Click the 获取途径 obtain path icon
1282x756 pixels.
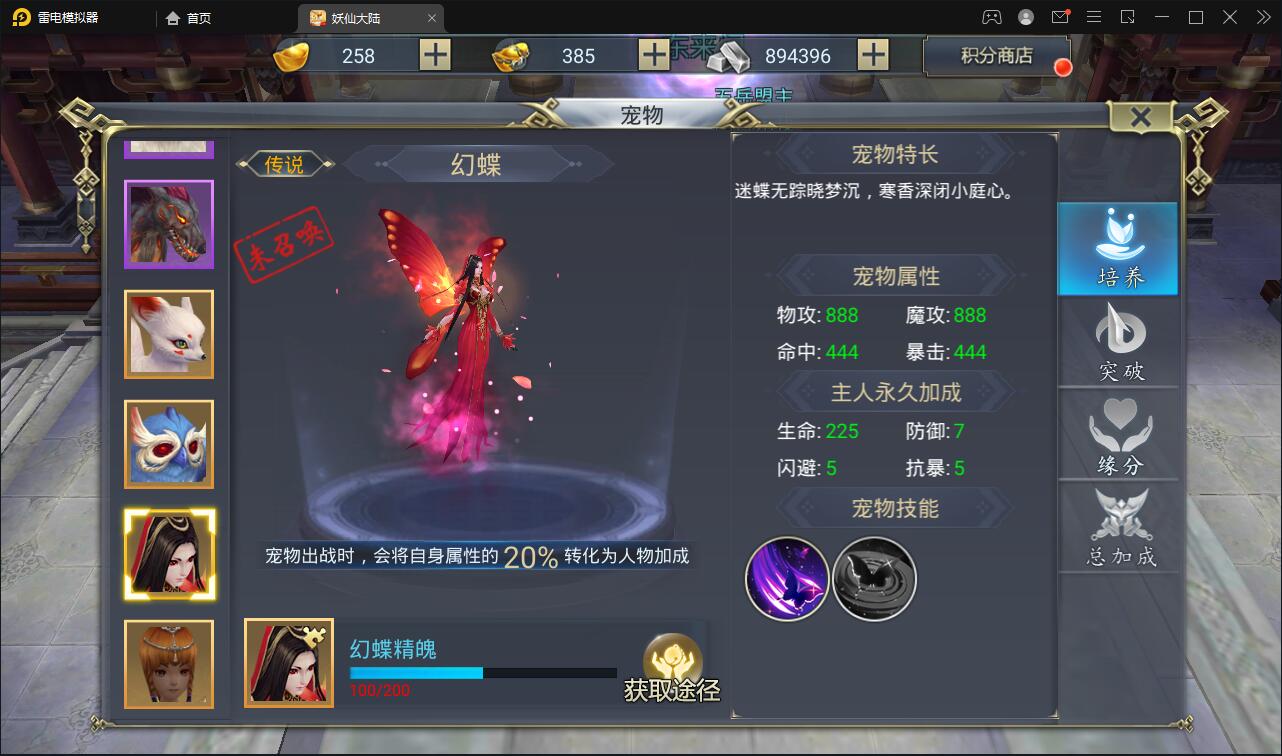tap(674, 665)
